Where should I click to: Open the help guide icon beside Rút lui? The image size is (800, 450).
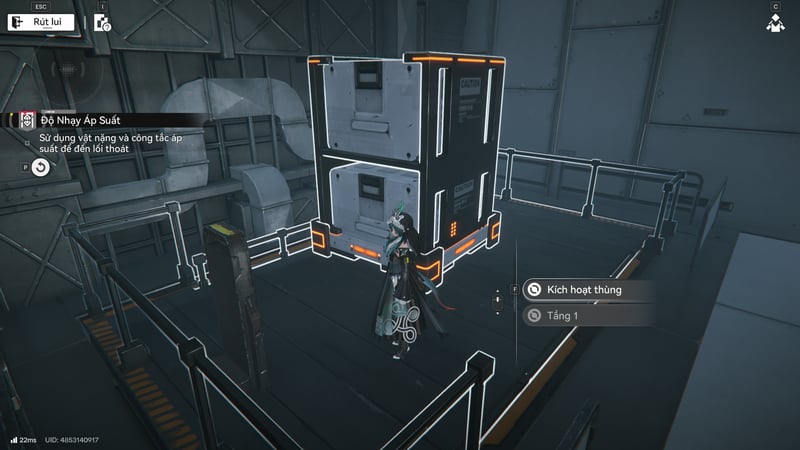(102, 24)
